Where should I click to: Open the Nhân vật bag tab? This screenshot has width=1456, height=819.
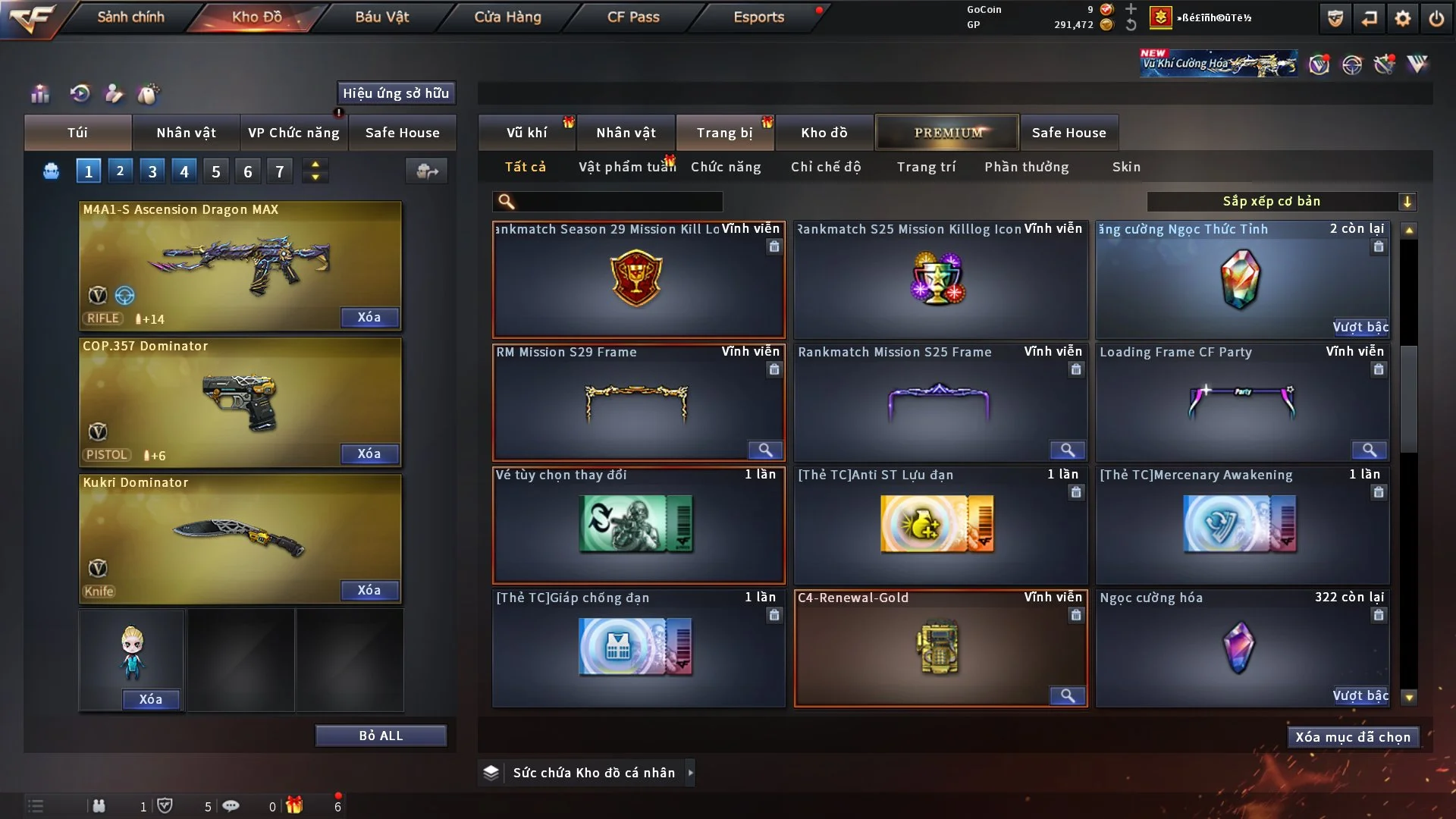click(x=186, y=133)
